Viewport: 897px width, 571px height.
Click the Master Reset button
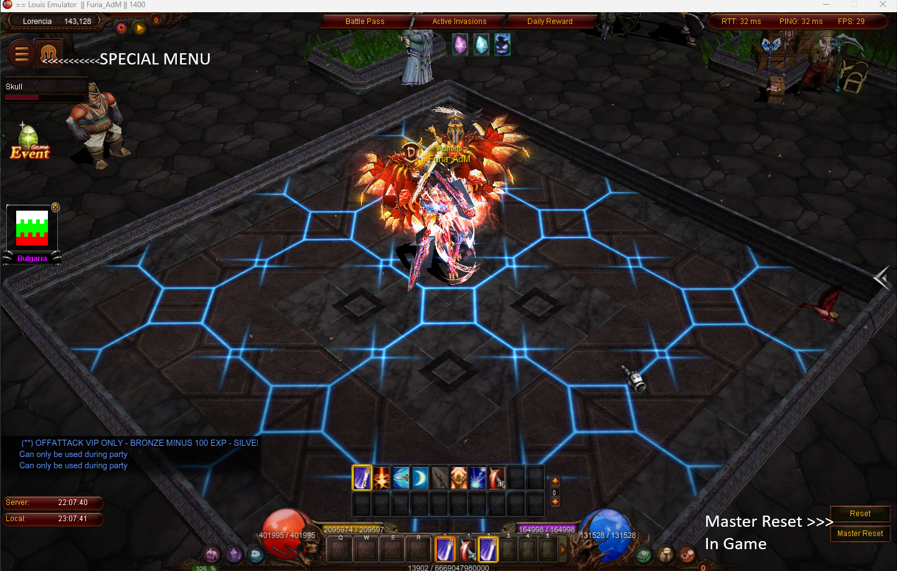[x=860, y=533]
